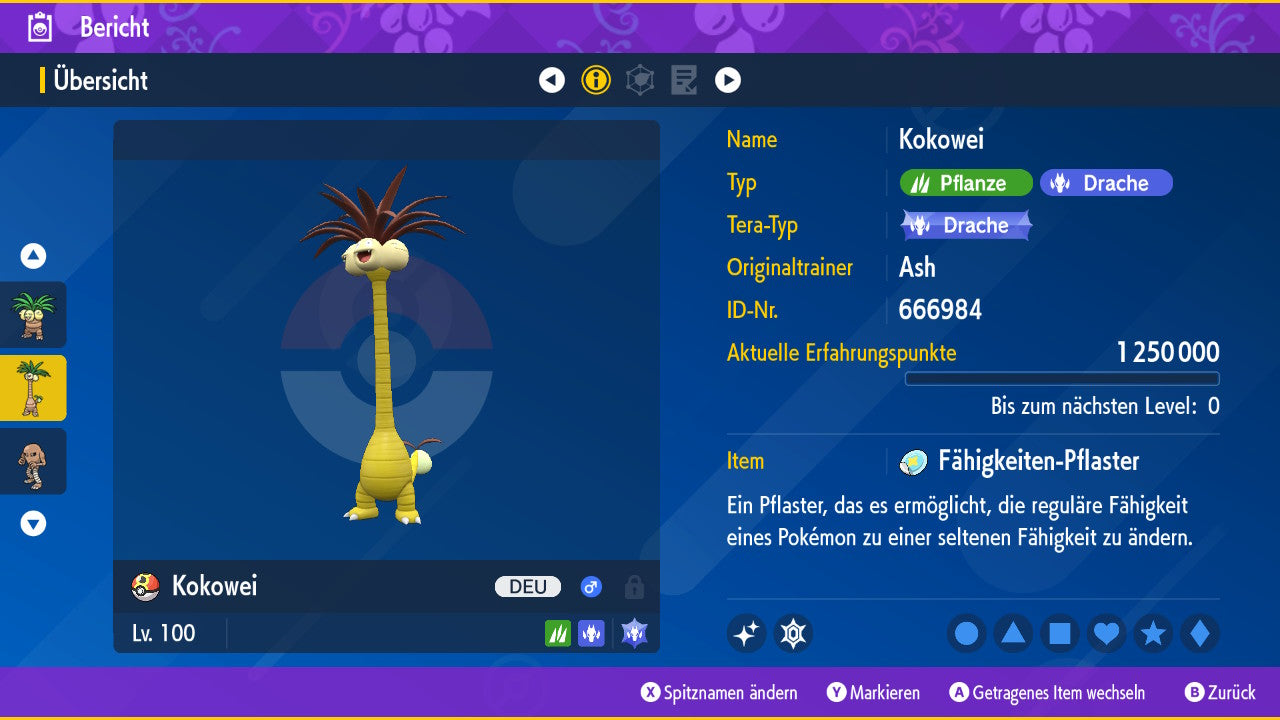Select the Exeggcute party thumbnail
Image resolution: width=1280 pixels, height=720 pixels.
[x=33, y=315]
